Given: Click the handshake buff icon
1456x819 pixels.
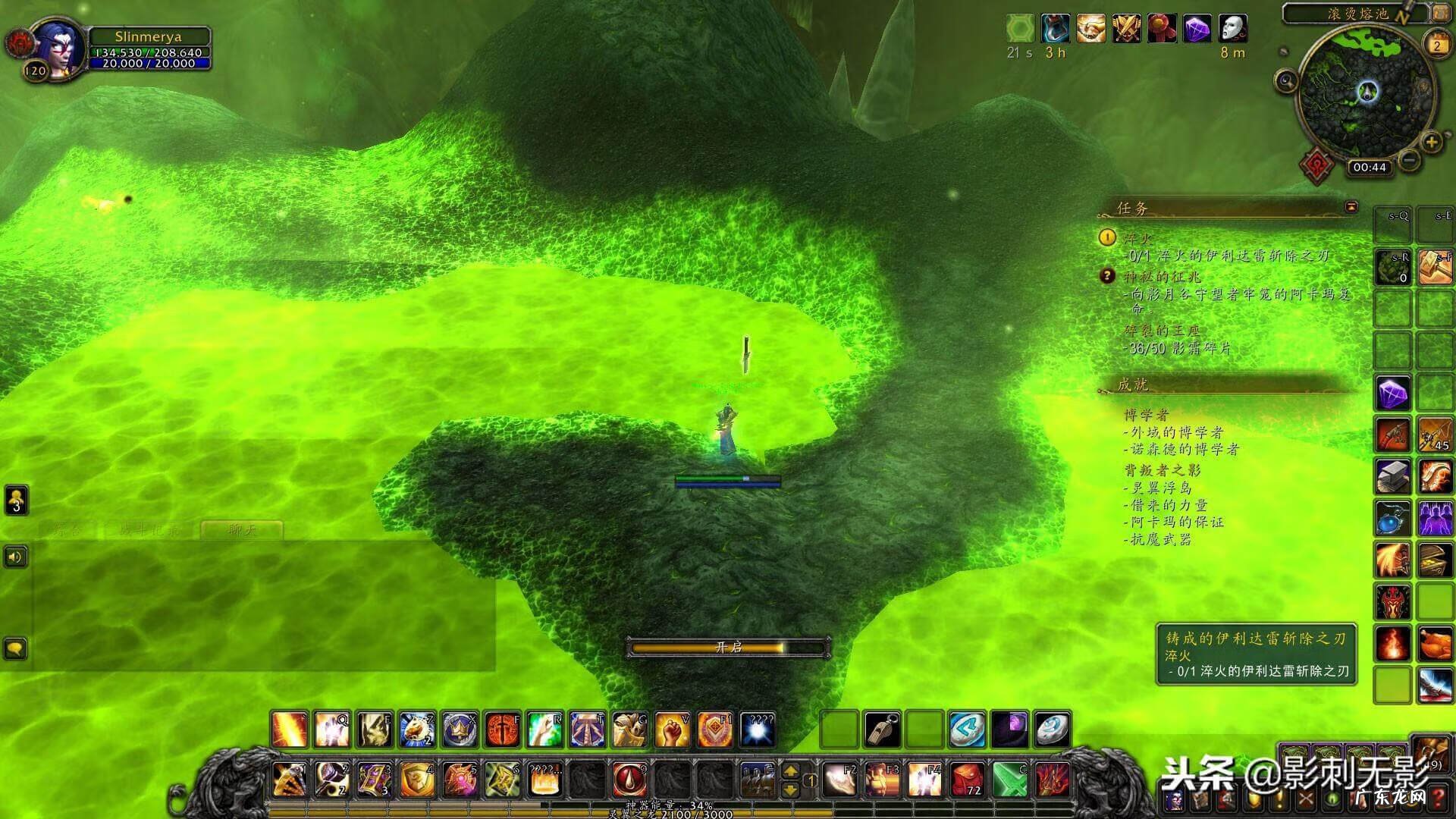Looking at the screenshot, I should pyautogui.click(x=1090, y=29).
